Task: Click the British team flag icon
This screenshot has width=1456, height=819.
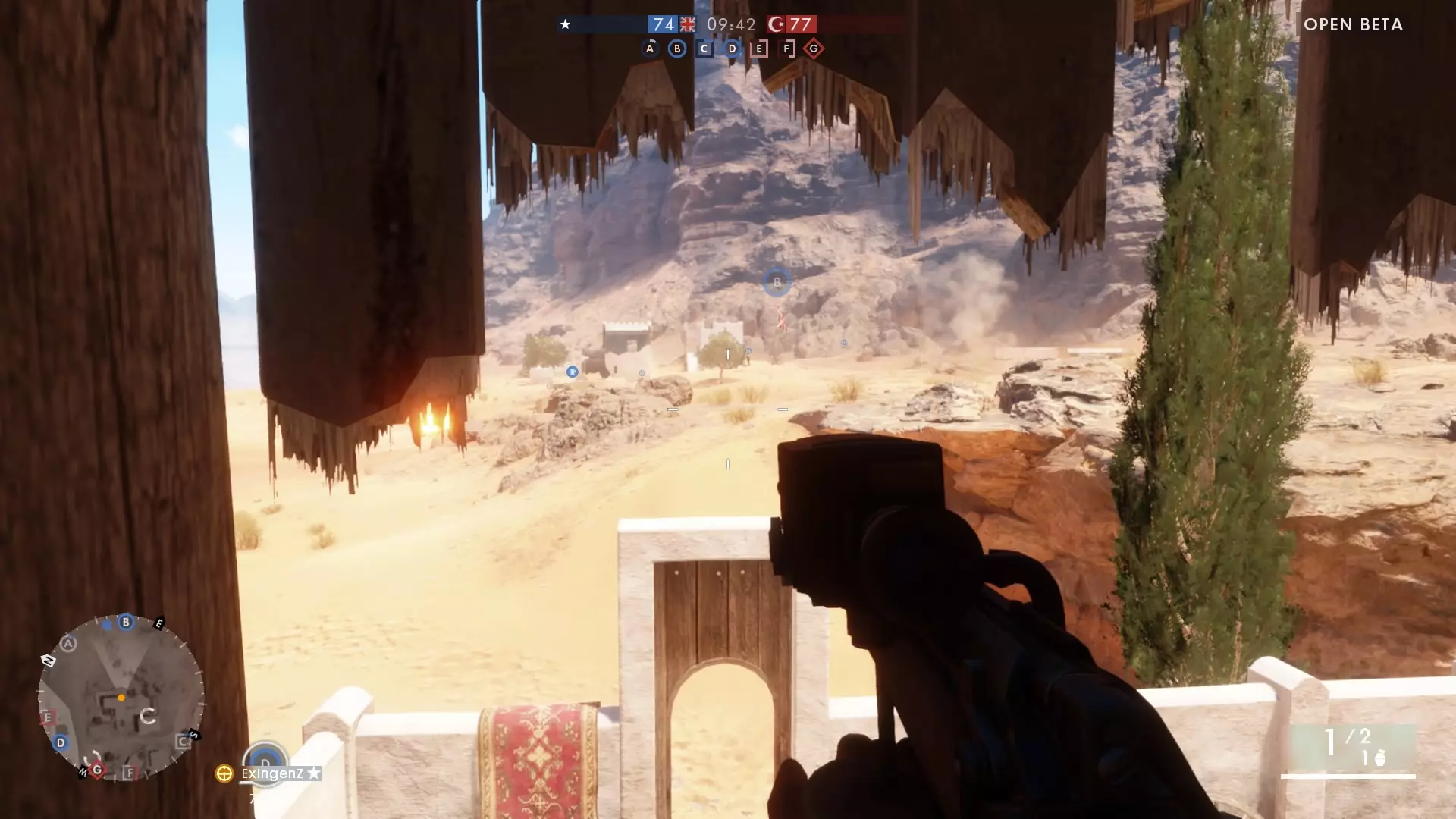Action: (x=688, y=24)
